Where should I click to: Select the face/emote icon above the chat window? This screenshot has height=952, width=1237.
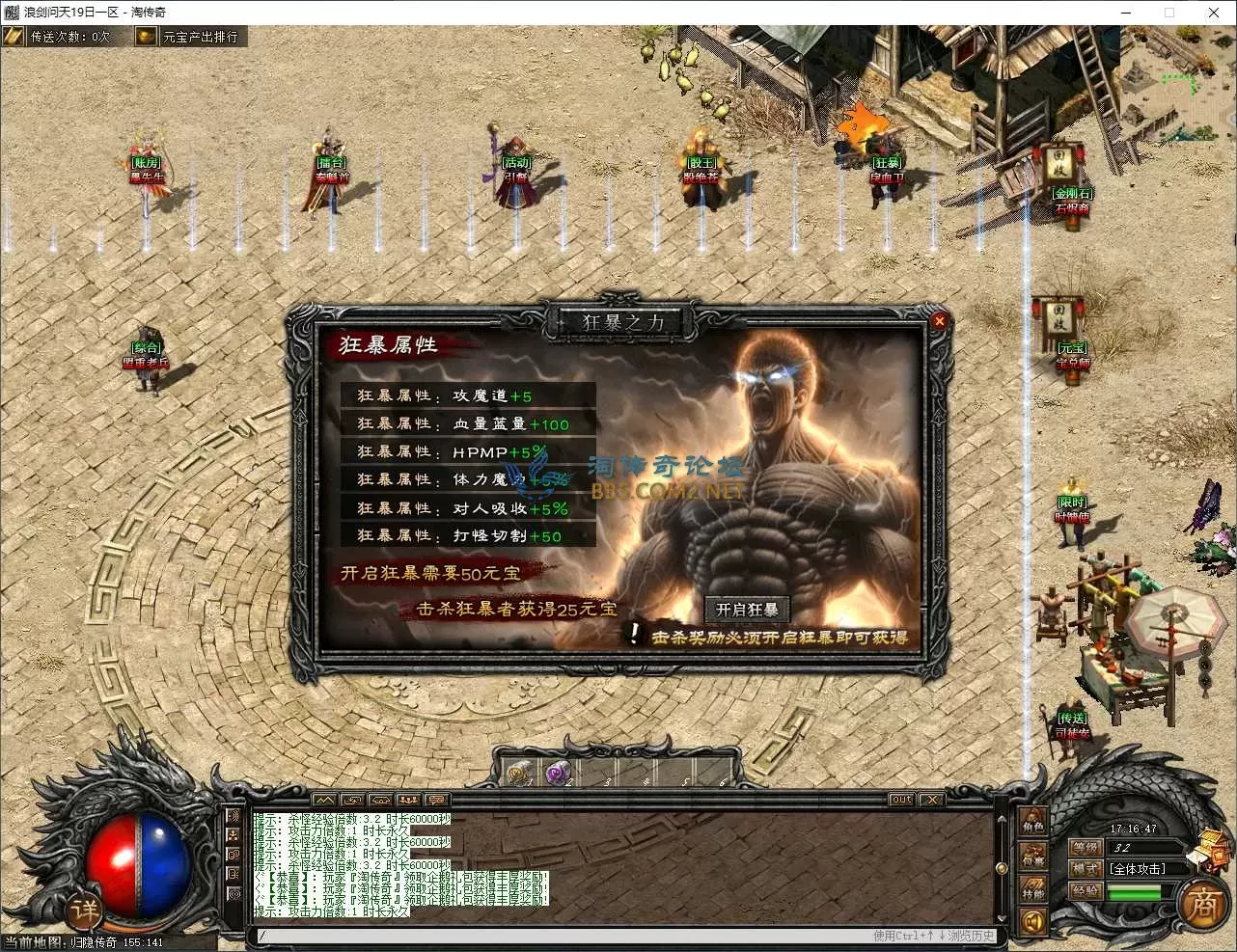(x=379, y=800)
